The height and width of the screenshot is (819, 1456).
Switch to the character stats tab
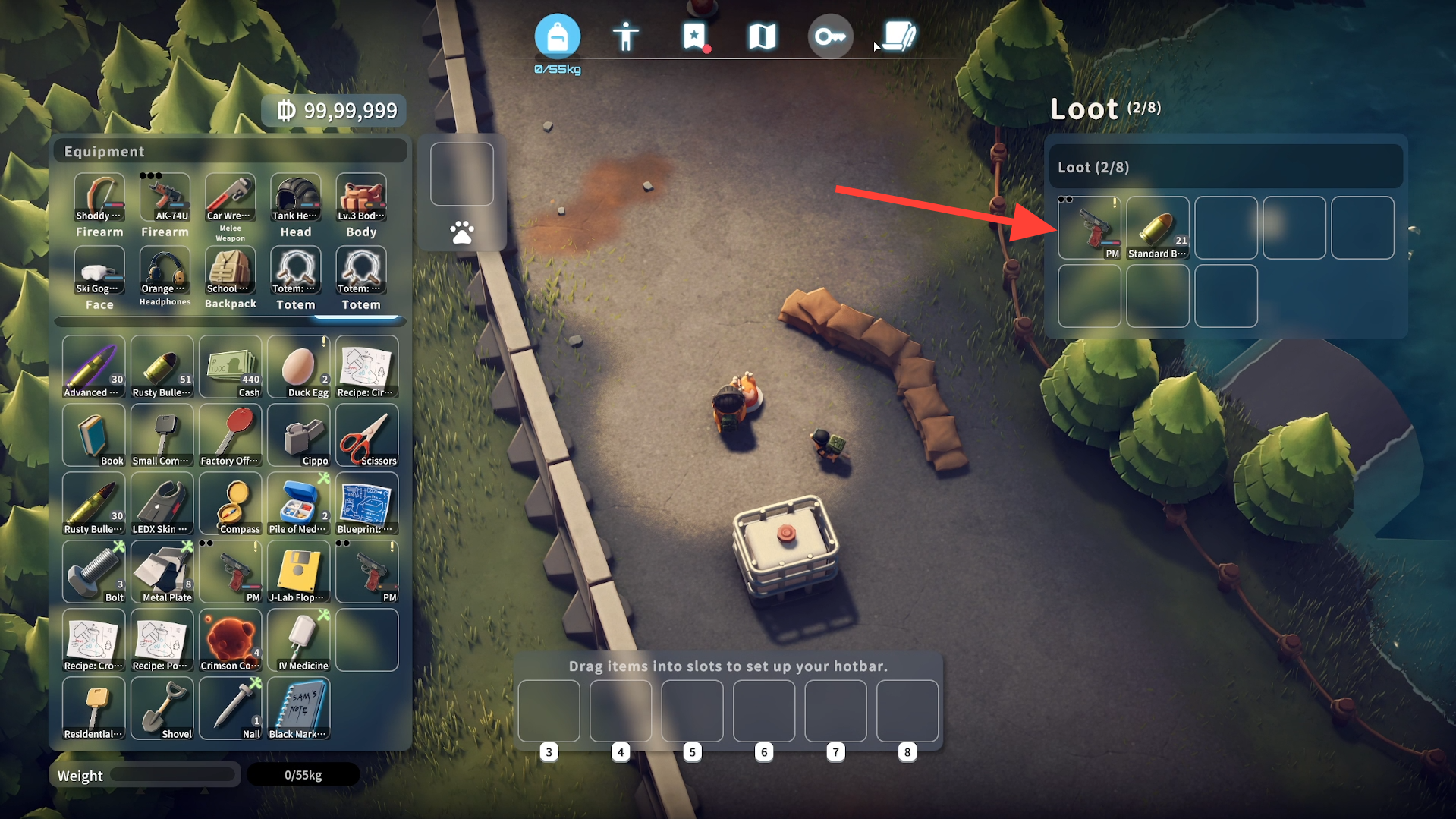click(x=625, y=36)
